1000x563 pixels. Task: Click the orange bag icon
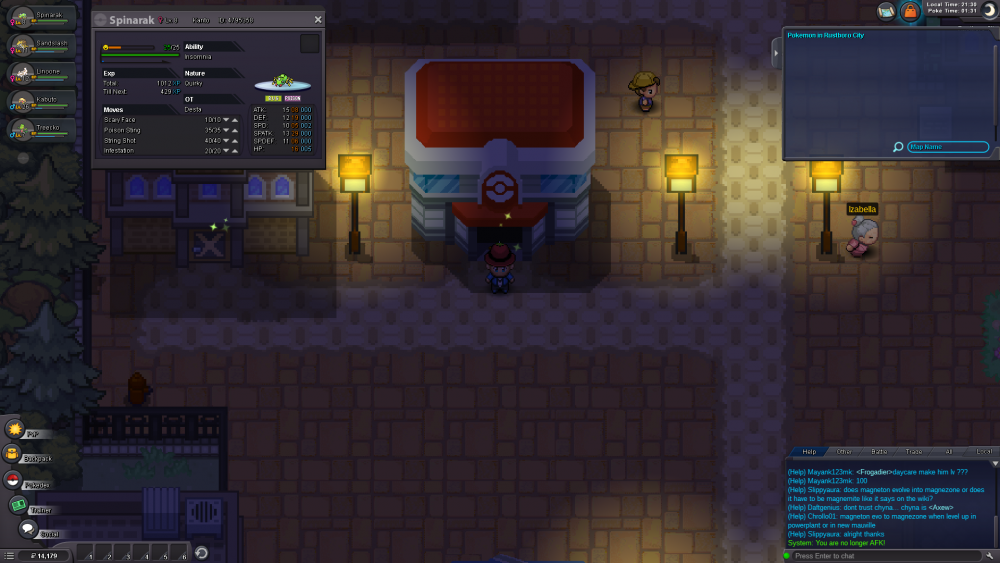click(x=910, y=11)
